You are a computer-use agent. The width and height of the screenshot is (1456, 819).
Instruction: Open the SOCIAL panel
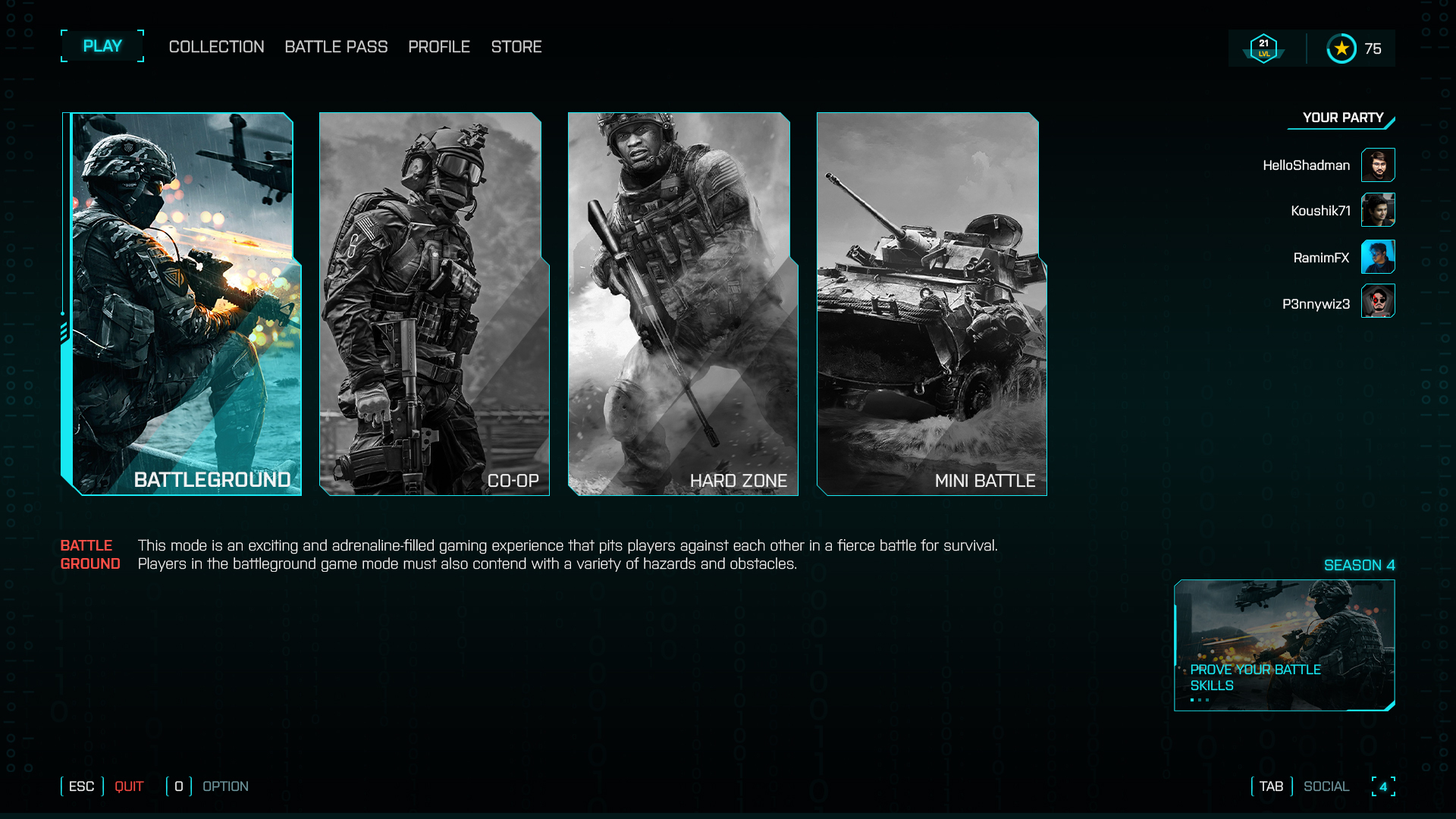pyautogui.click(x=1326, y=786)
